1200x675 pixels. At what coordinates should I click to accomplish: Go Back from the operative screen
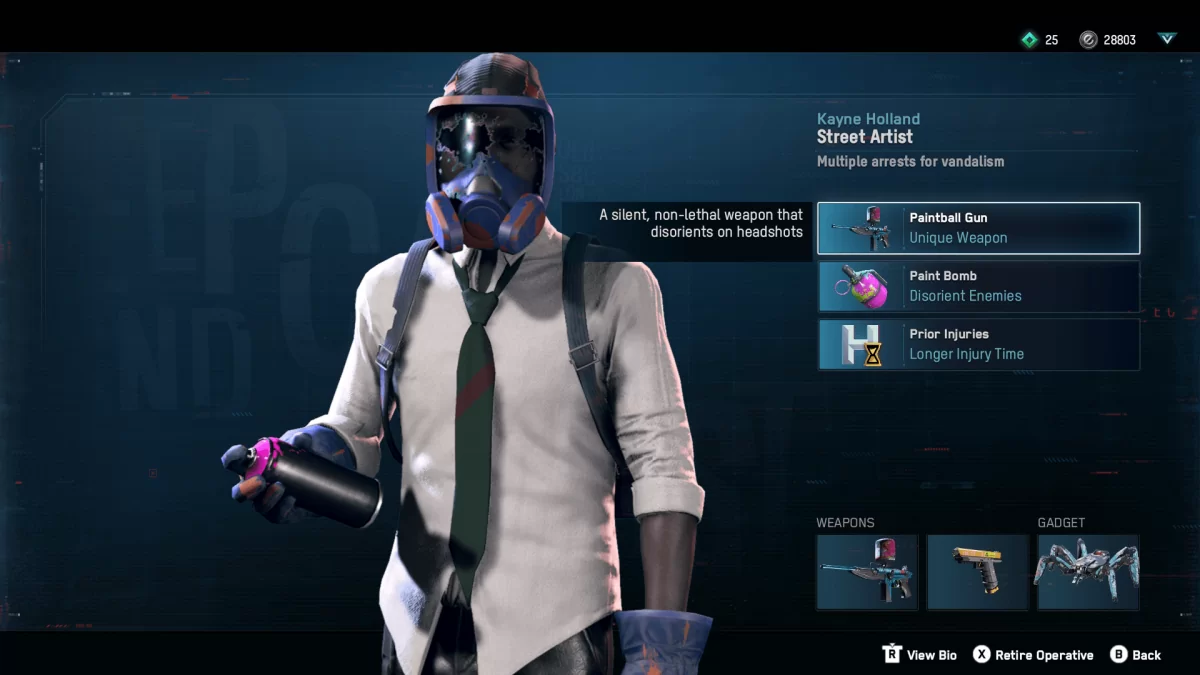coord(1136,655)
